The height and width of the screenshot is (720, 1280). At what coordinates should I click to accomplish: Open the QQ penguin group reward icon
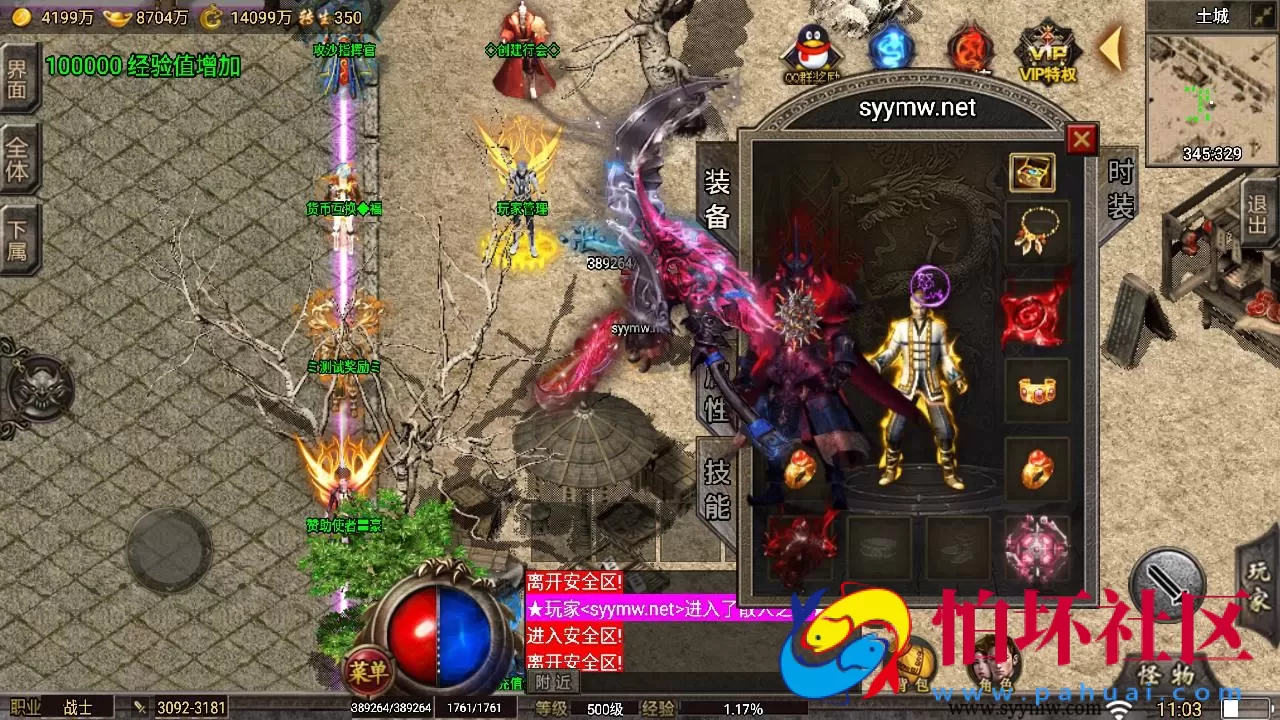[x=810, y=52]
